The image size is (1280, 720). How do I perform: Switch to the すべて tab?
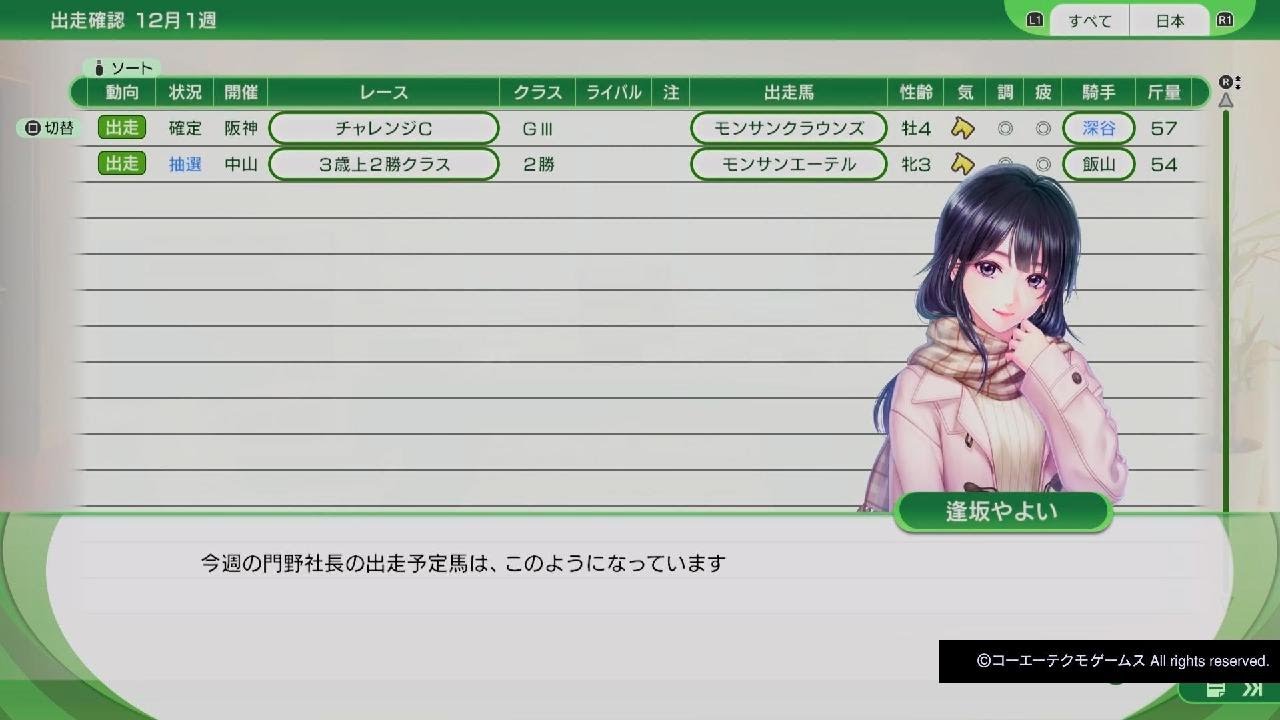(x=1088, y=20)
